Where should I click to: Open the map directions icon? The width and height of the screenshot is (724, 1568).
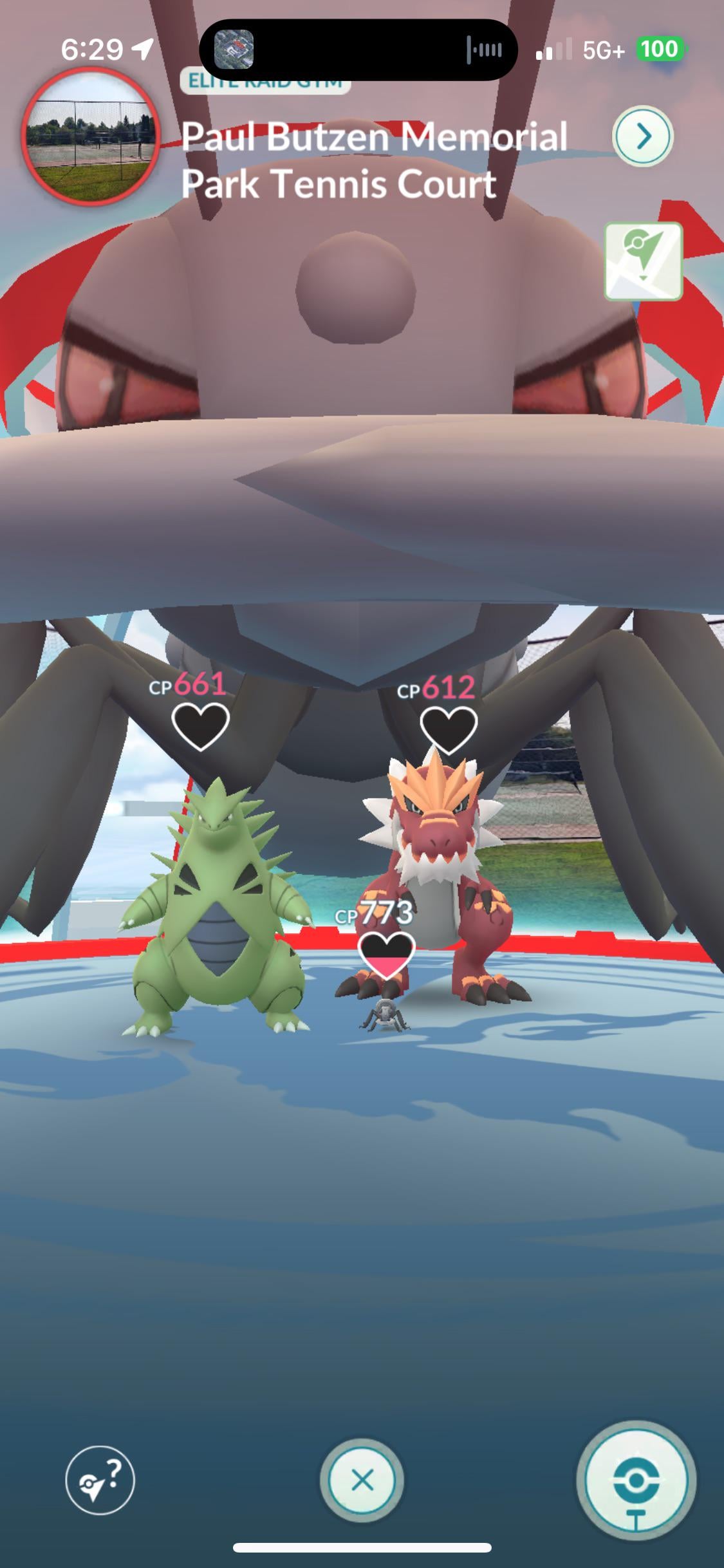point(643,261)
